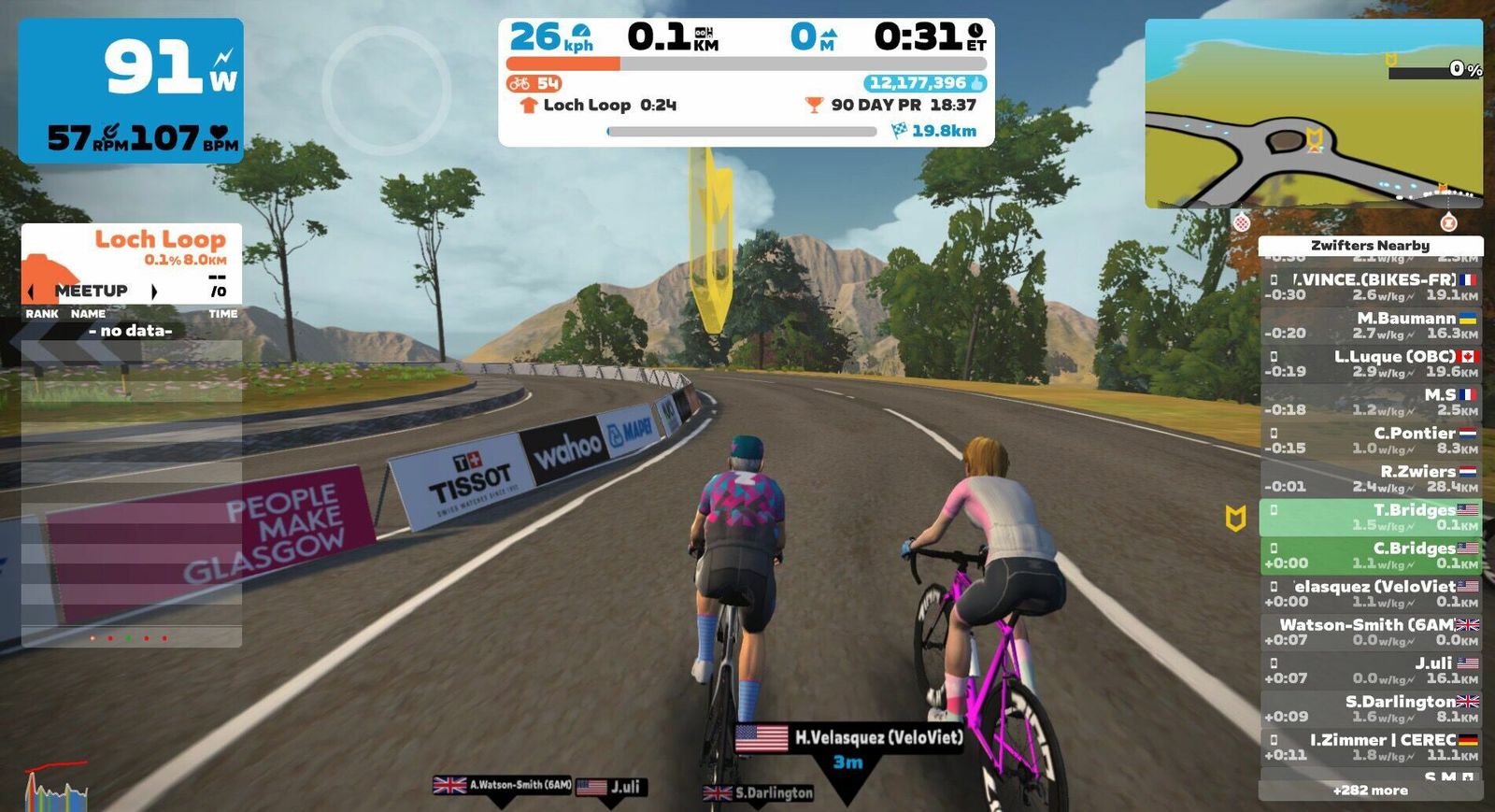1495x812 pixels.
Task: Open the power graph in the corner
Action: [x=56, y=790]
